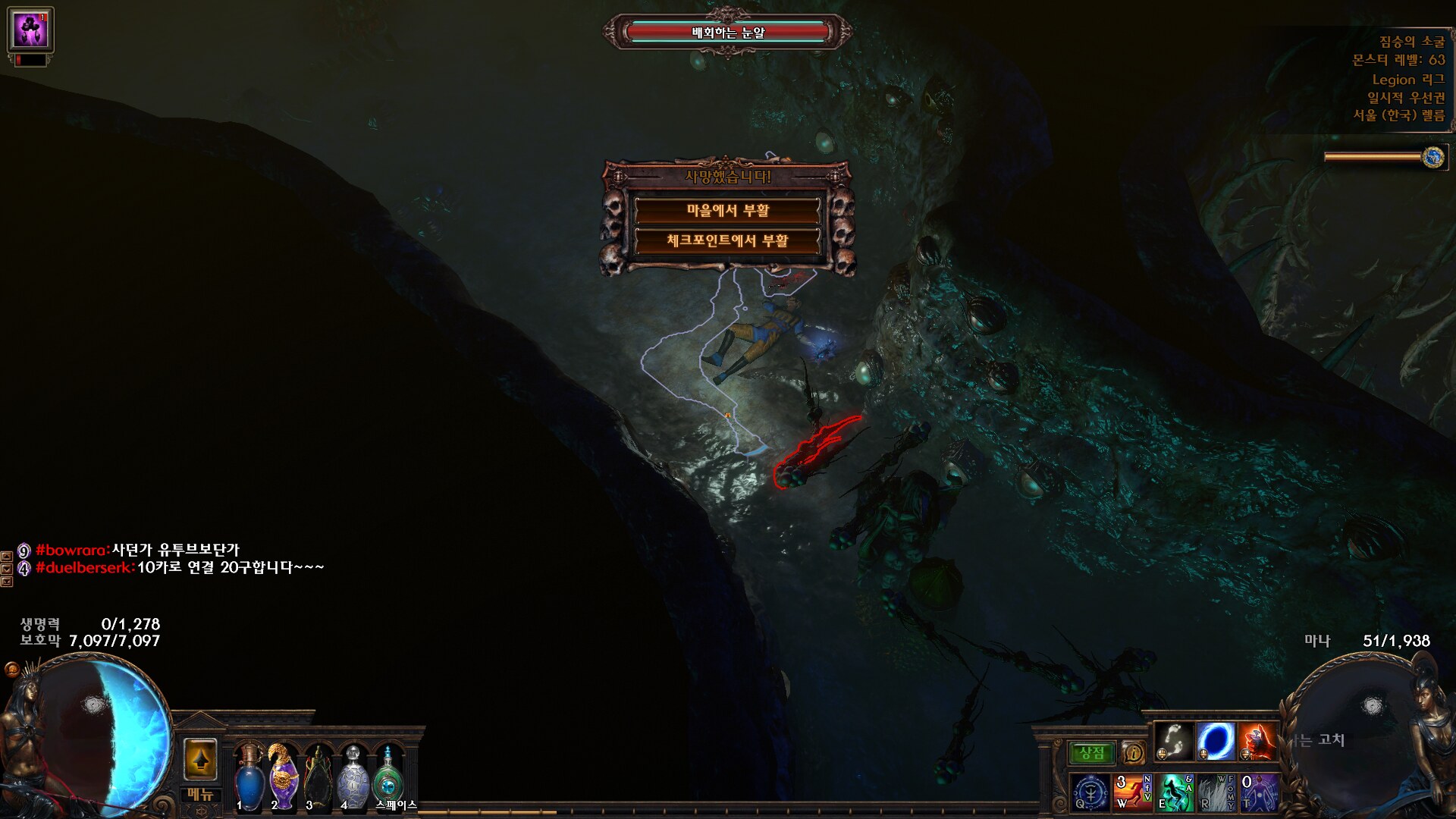Use the green jeweled flask bound to 스페이스
This screenshot has height=819, width=1456.
[388, 777]
